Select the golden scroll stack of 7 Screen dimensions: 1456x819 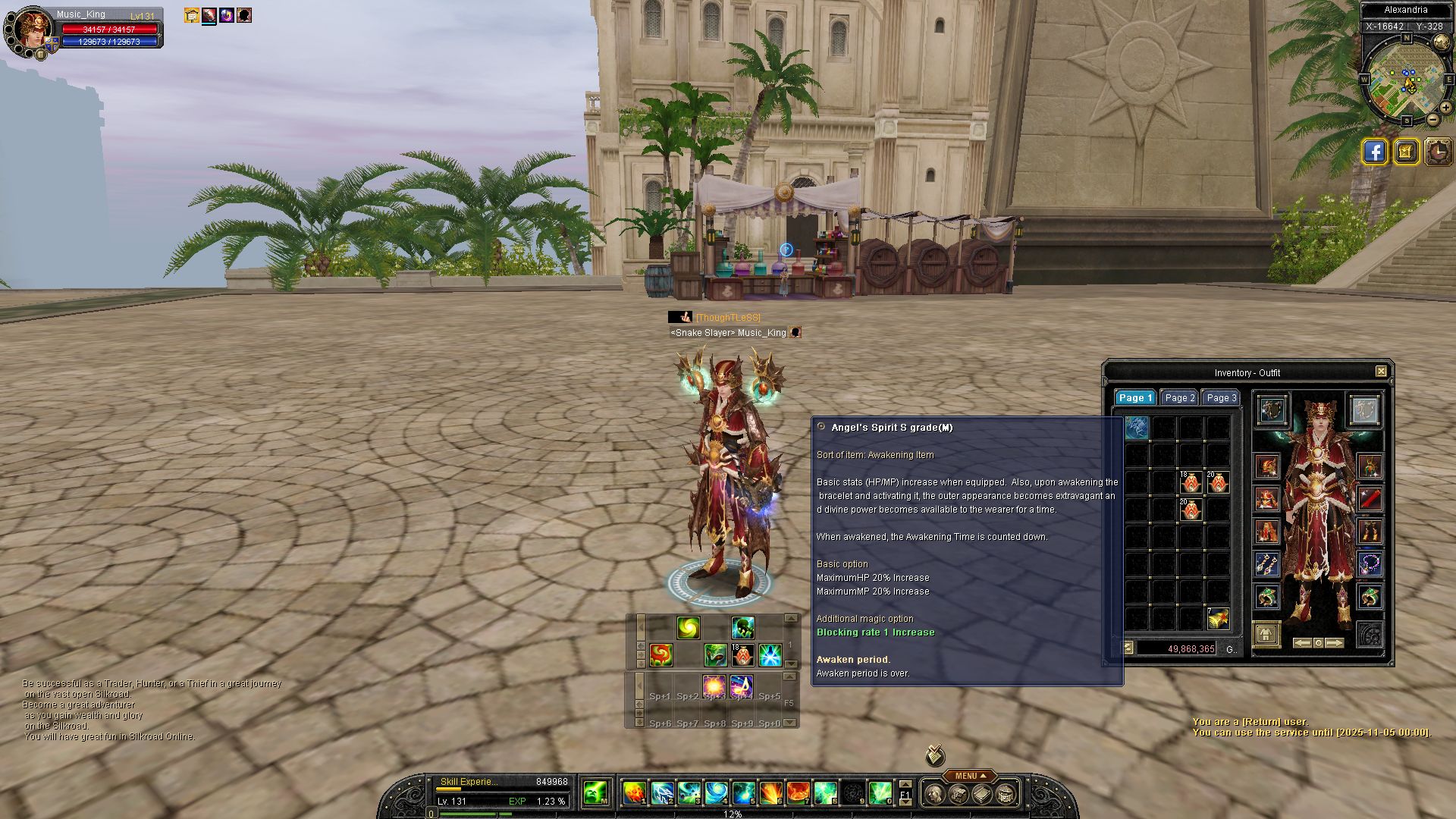click(x=1218, y=619)
